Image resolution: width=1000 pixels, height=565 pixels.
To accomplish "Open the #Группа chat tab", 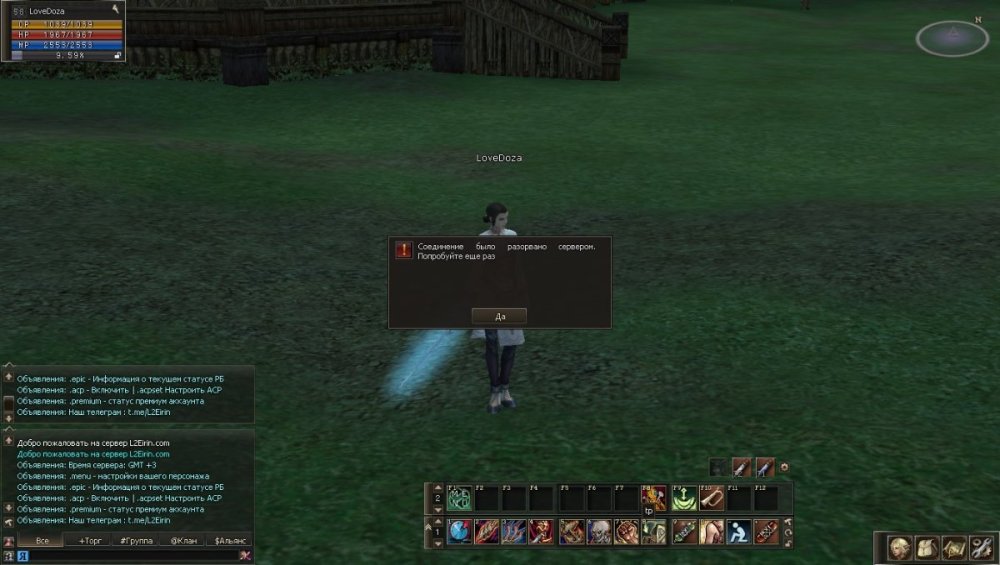I will (x=136, y=540).
